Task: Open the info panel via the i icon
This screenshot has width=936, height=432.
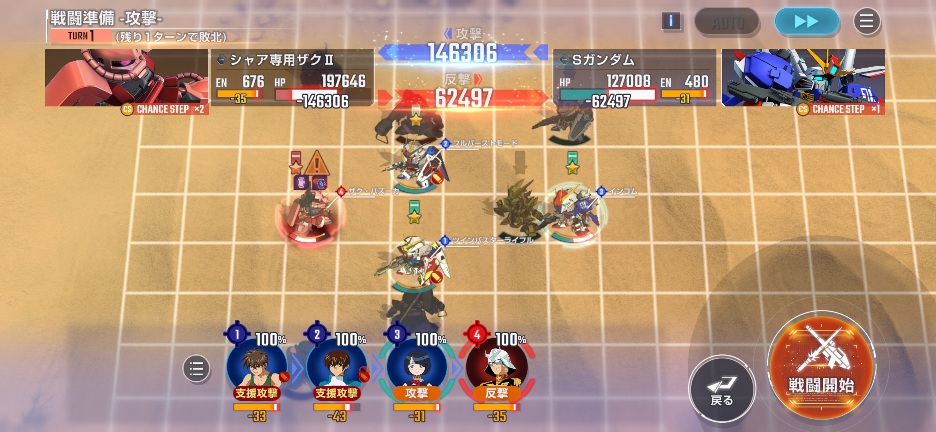Action: (x=671, y=21)
